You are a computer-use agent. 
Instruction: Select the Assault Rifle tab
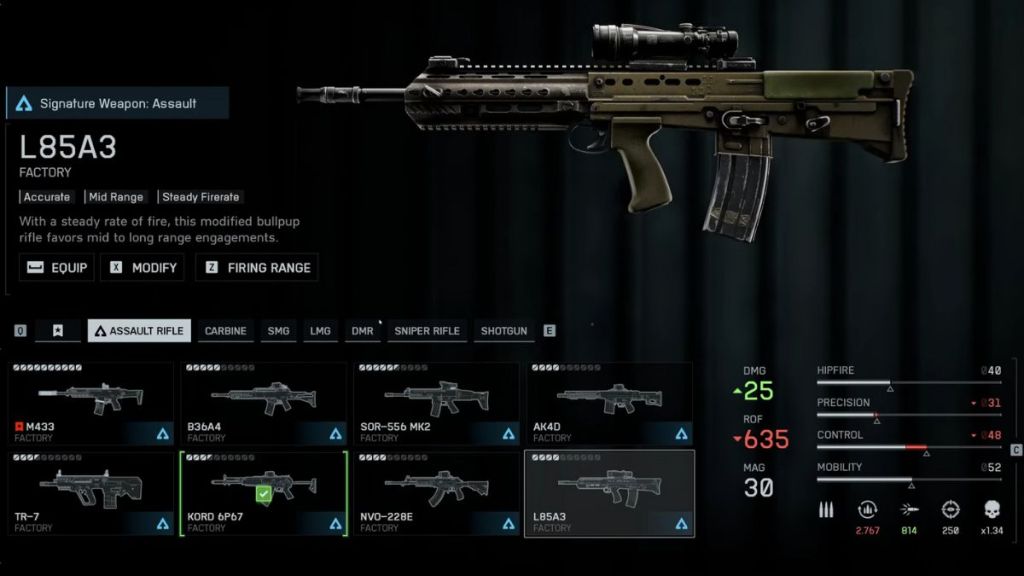139,331
